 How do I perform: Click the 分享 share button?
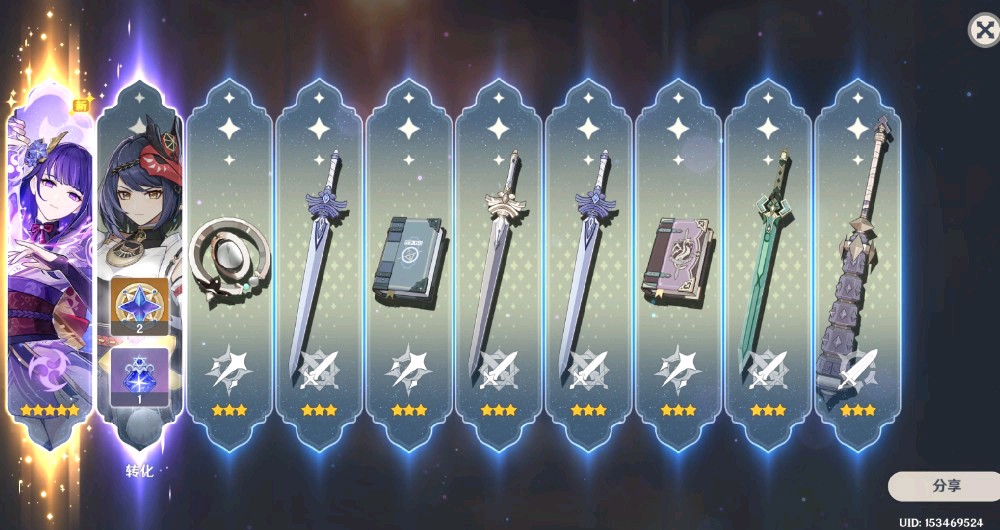946,486
